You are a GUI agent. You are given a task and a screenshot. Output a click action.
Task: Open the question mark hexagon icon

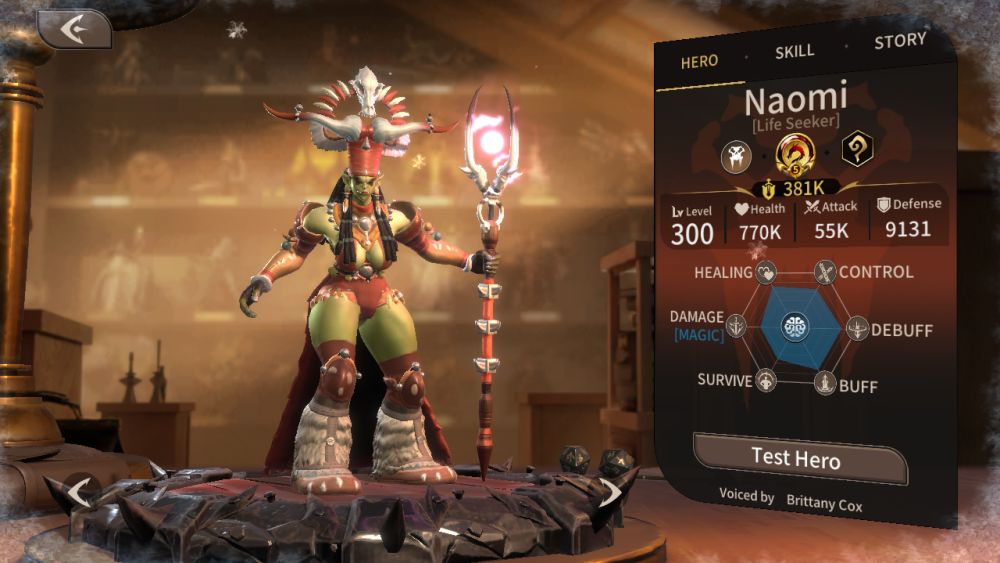coord(855,151)
